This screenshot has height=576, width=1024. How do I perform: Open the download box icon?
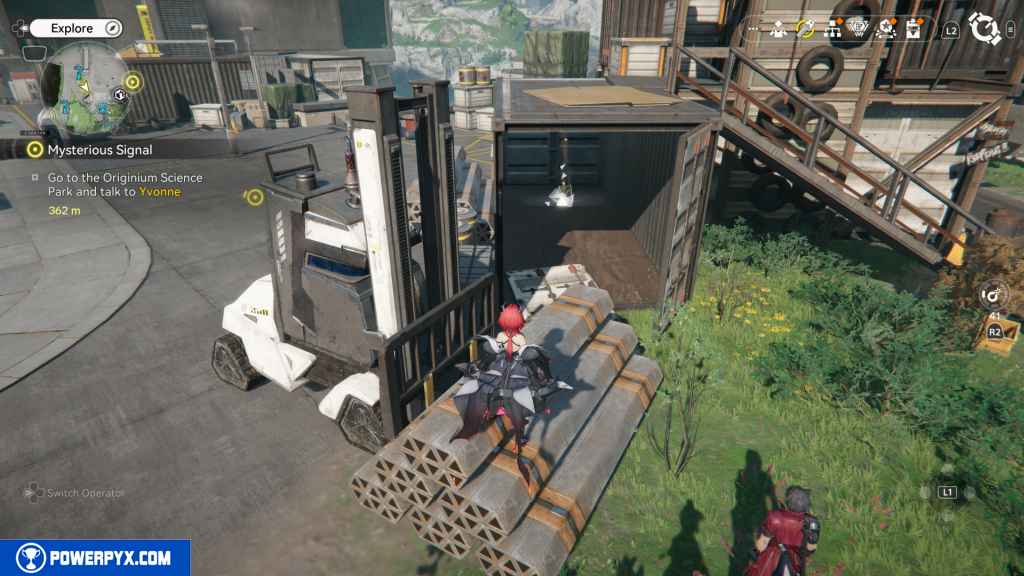pos(912,29)
